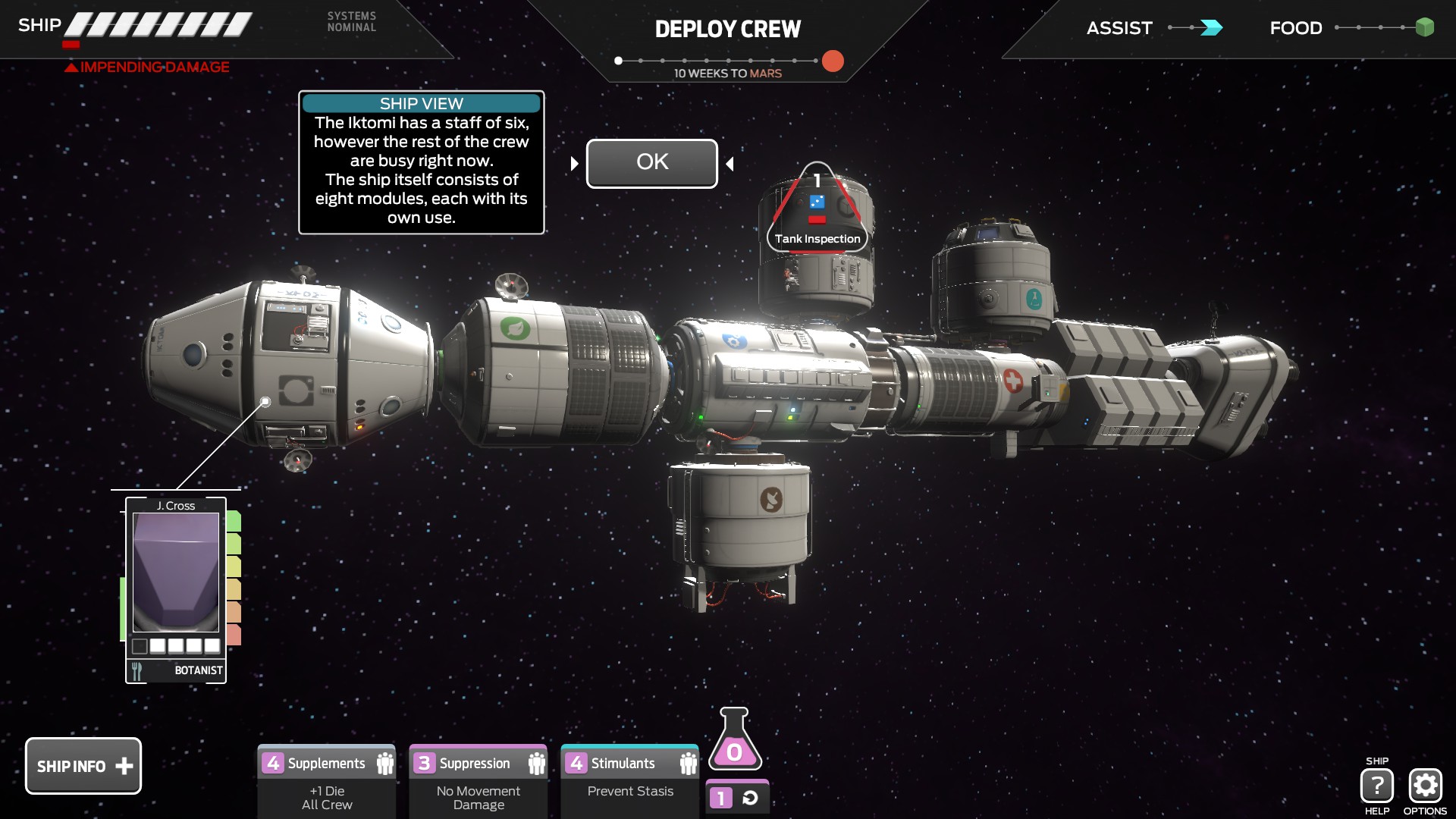Click the pink research flask icon
The height and width of the screenshot is (819, 1456).
click(x=735, y=741)
